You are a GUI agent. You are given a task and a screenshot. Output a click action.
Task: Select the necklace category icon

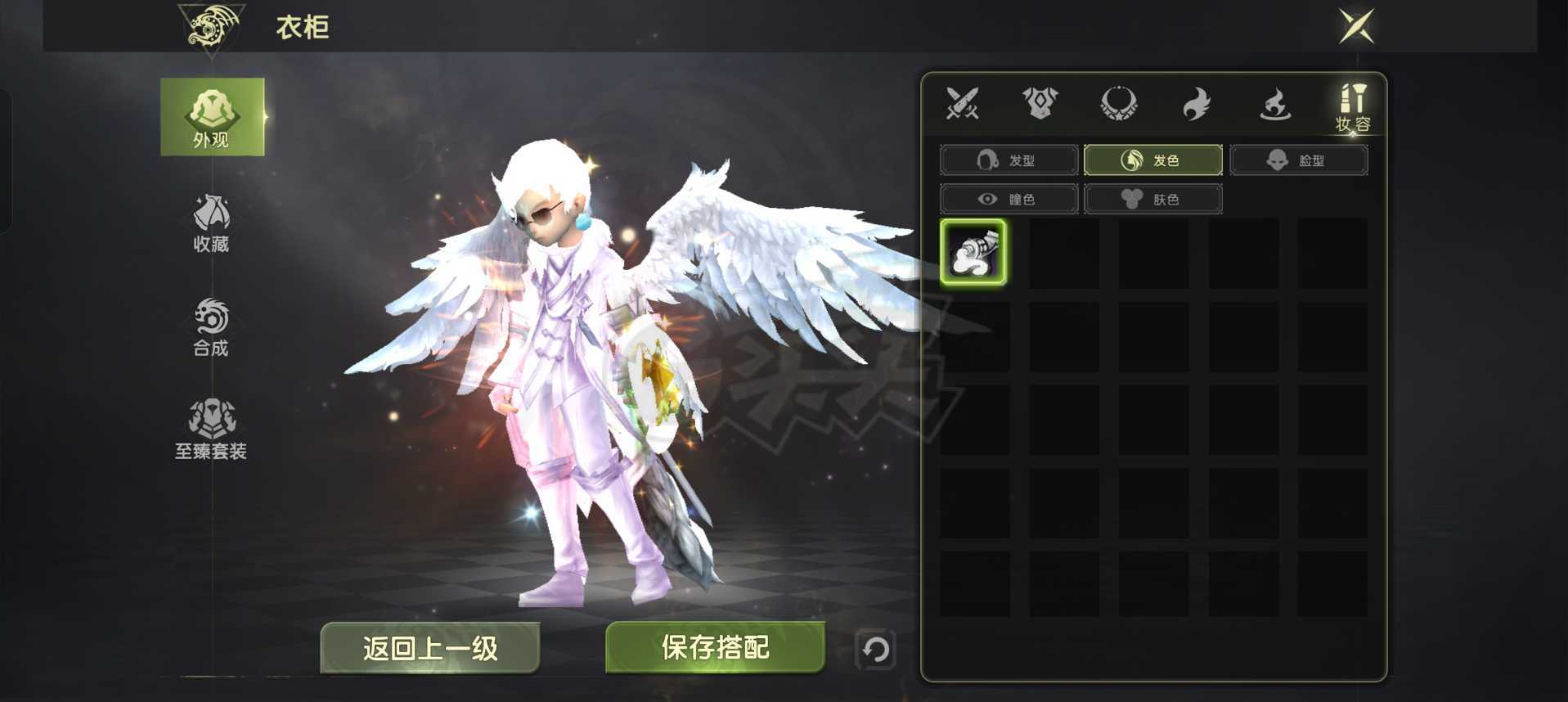coord(1119,103)
